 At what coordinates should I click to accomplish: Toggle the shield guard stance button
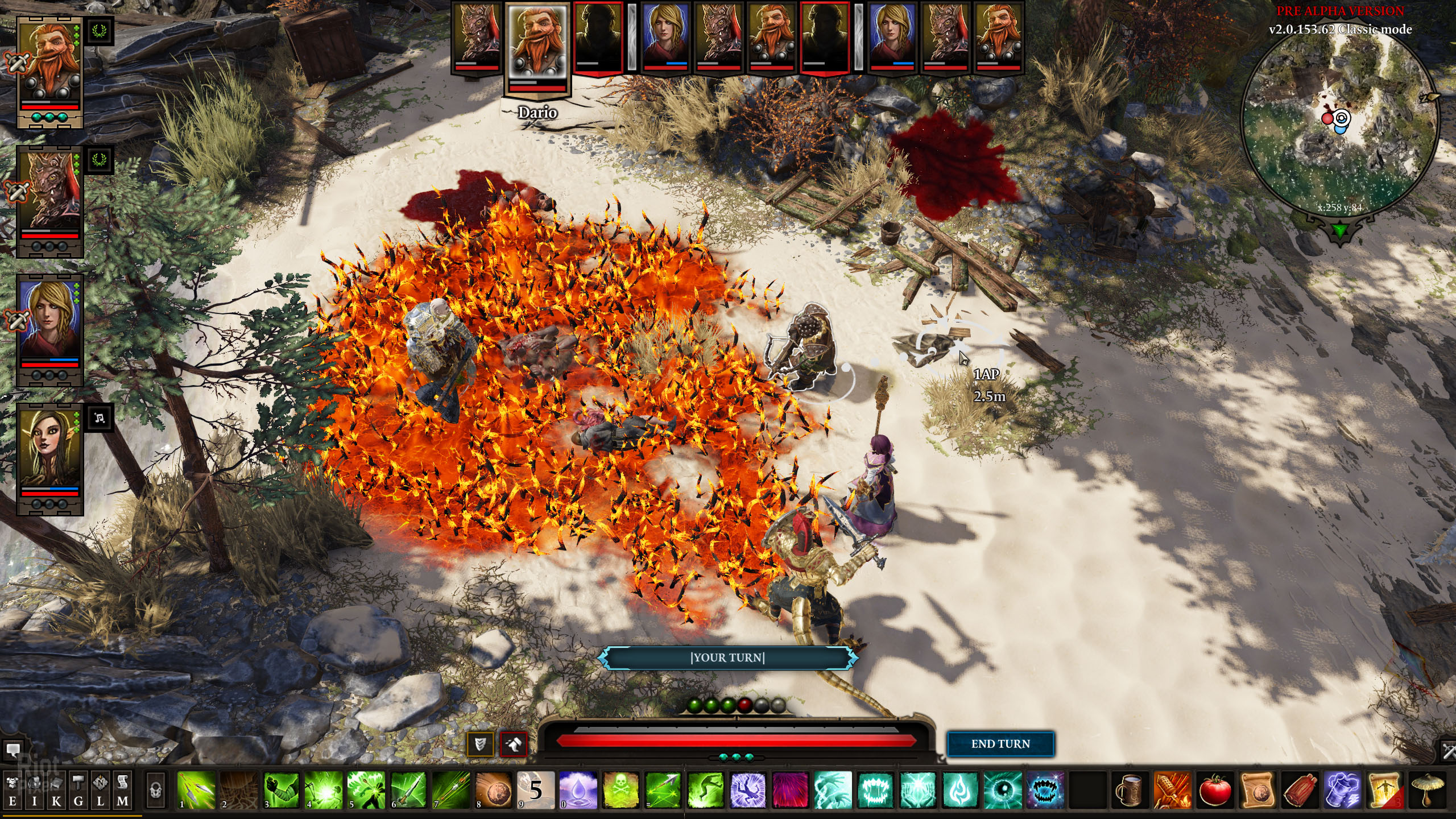pos(480,744)
